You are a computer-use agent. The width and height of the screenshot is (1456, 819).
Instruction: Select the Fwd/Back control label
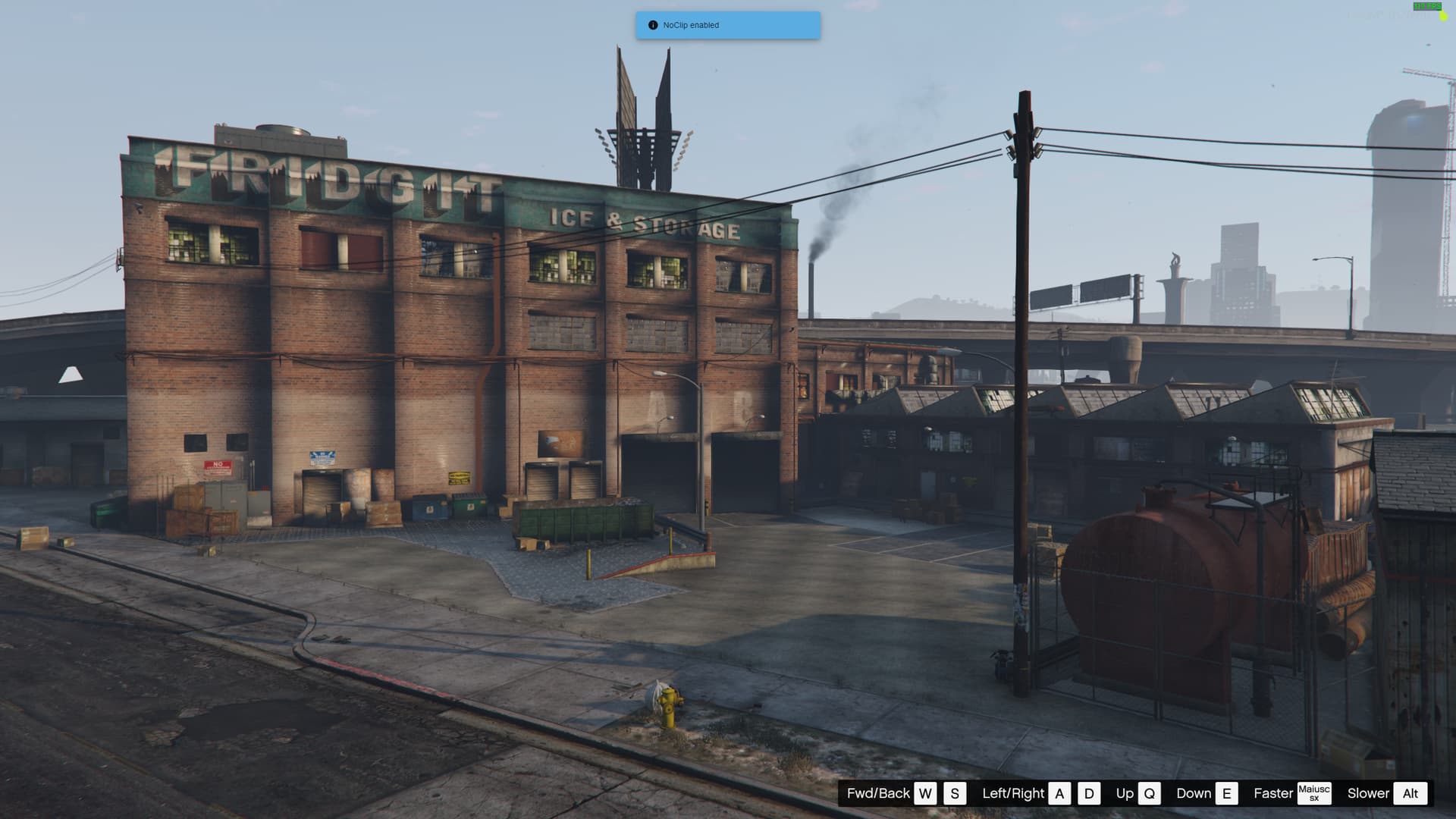tap(877, 793)
